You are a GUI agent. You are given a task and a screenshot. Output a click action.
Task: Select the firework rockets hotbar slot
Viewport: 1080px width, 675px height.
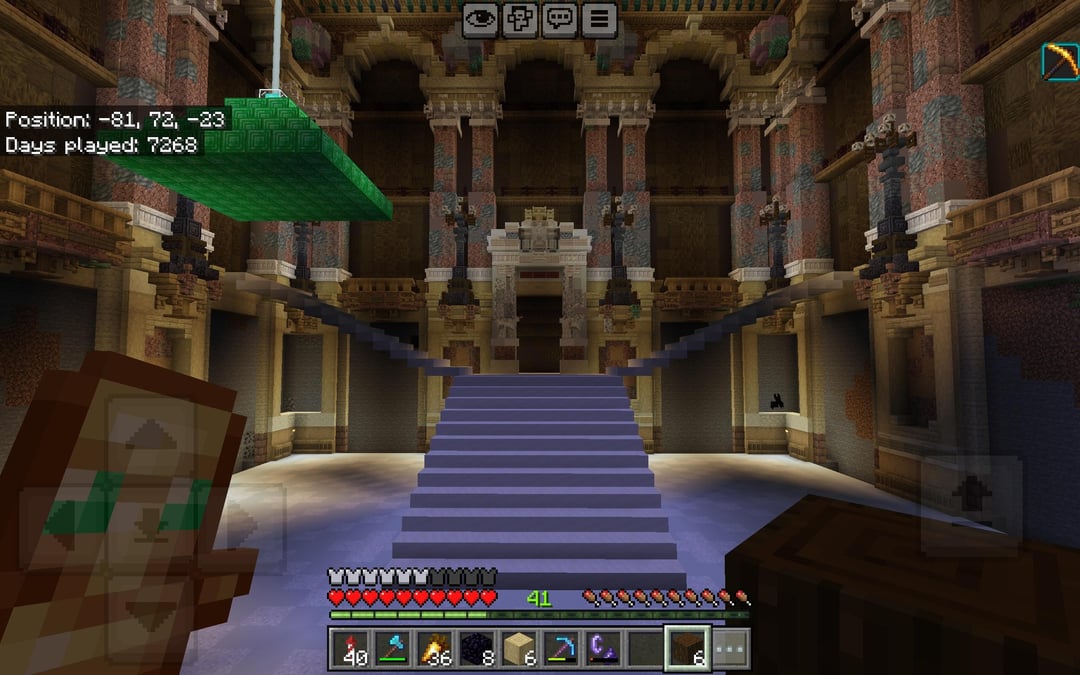(x=350, y=648)
